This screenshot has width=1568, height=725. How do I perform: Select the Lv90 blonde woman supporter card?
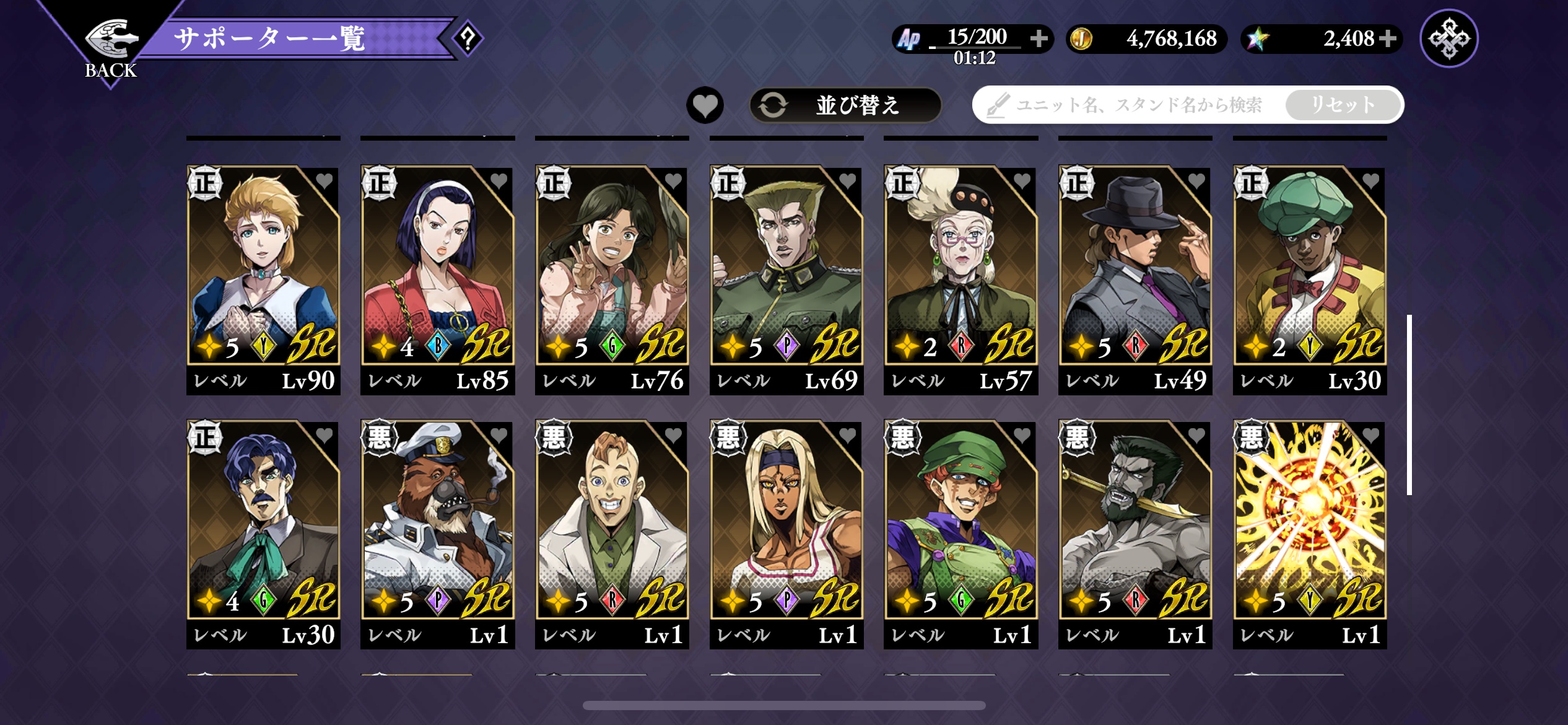pos(263,279)
